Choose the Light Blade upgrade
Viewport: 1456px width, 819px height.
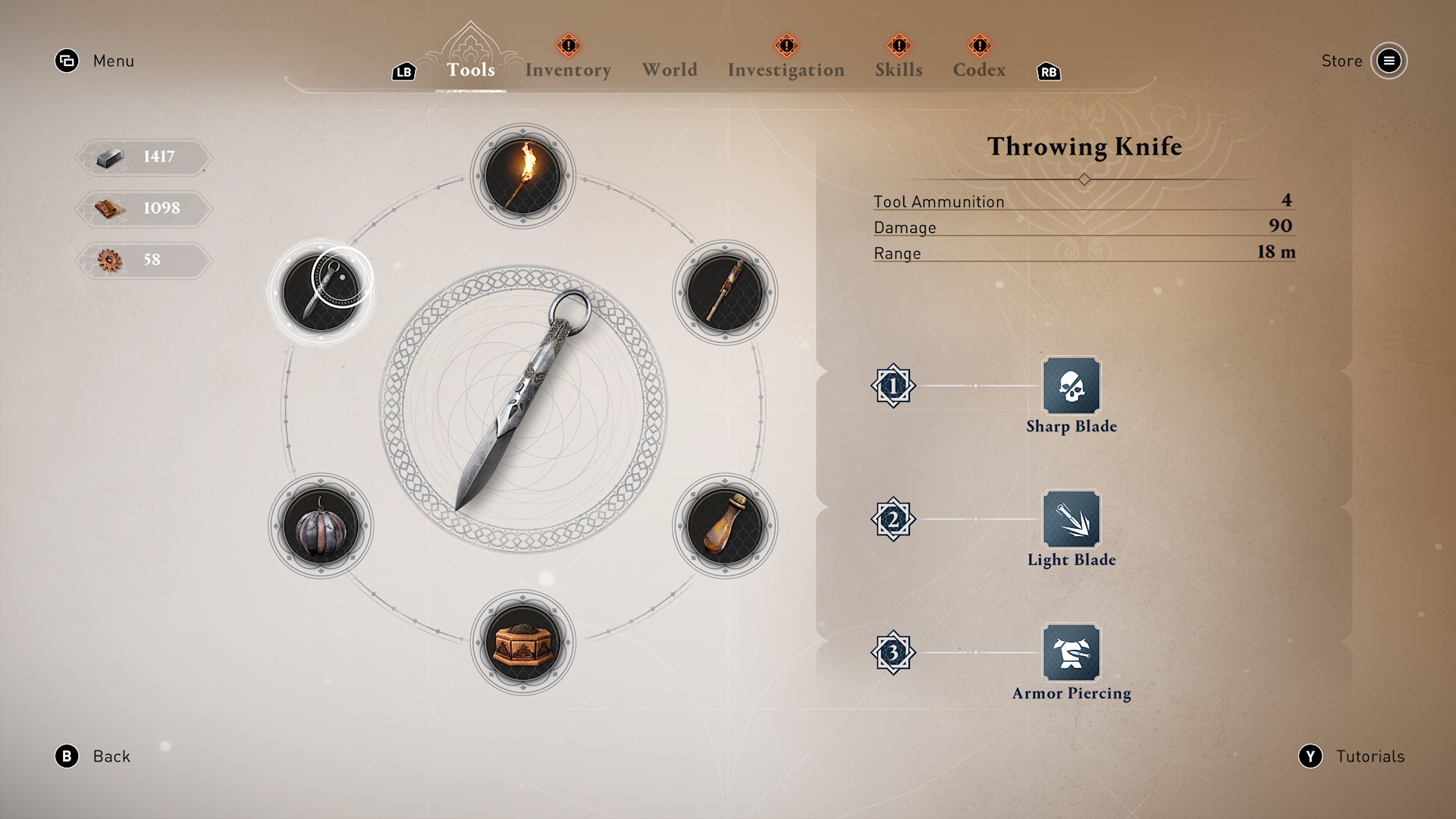[x=1071, y=519]
